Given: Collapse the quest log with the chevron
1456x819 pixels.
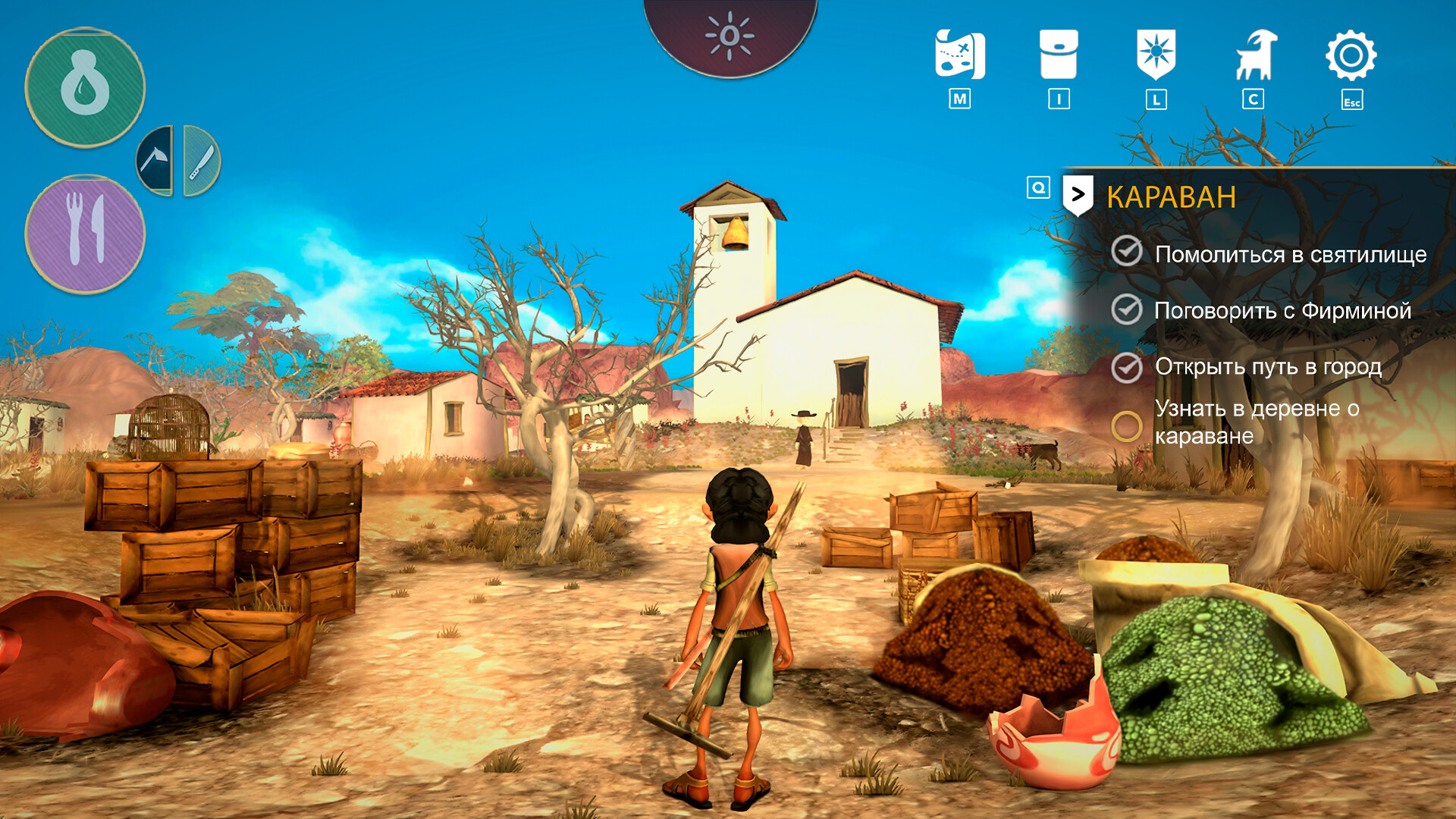Looking at the screenshot, I should (1079, 194).
